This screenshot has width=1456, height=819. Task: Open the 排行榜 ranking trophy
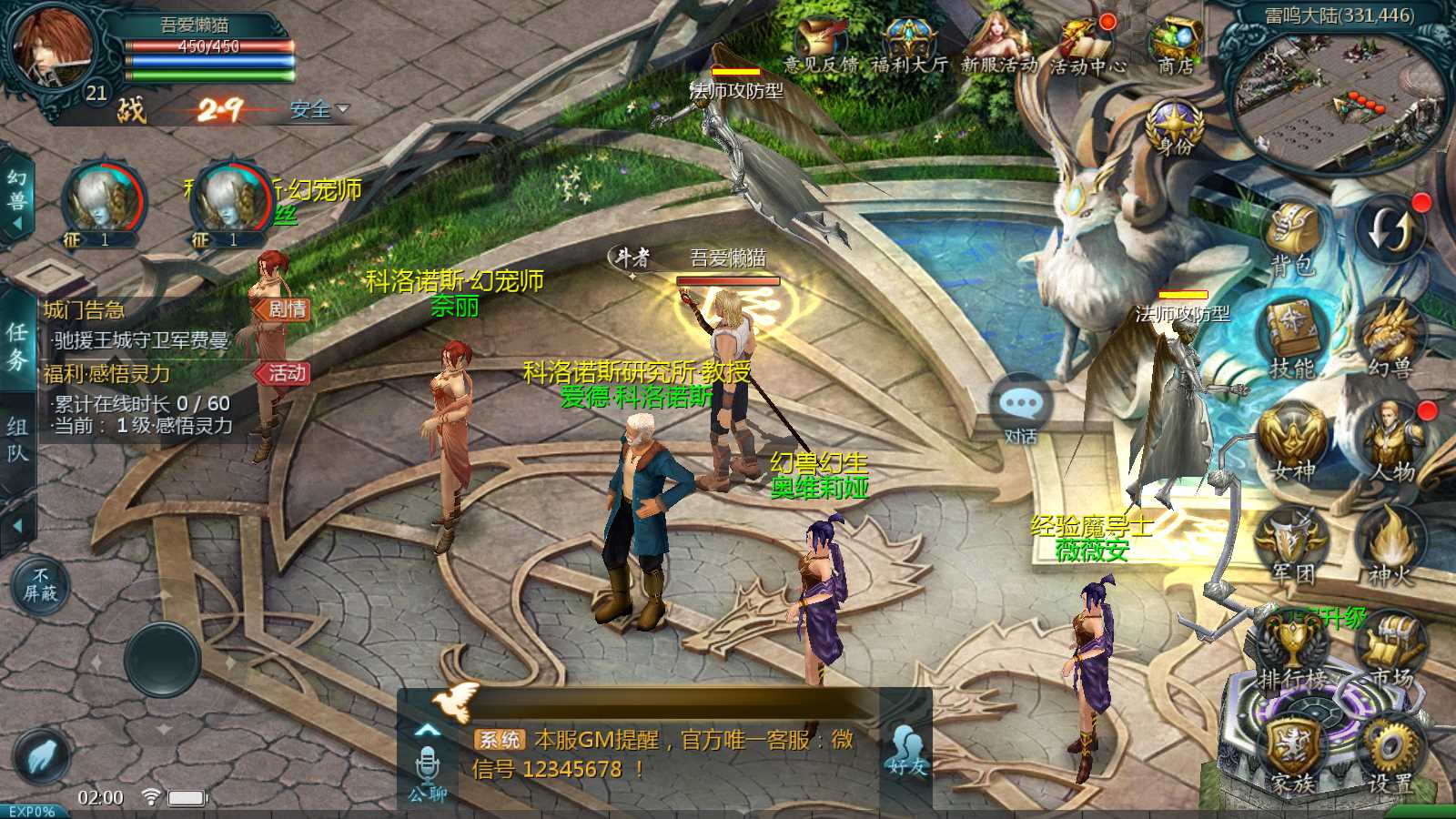(x=1292, y=651)
